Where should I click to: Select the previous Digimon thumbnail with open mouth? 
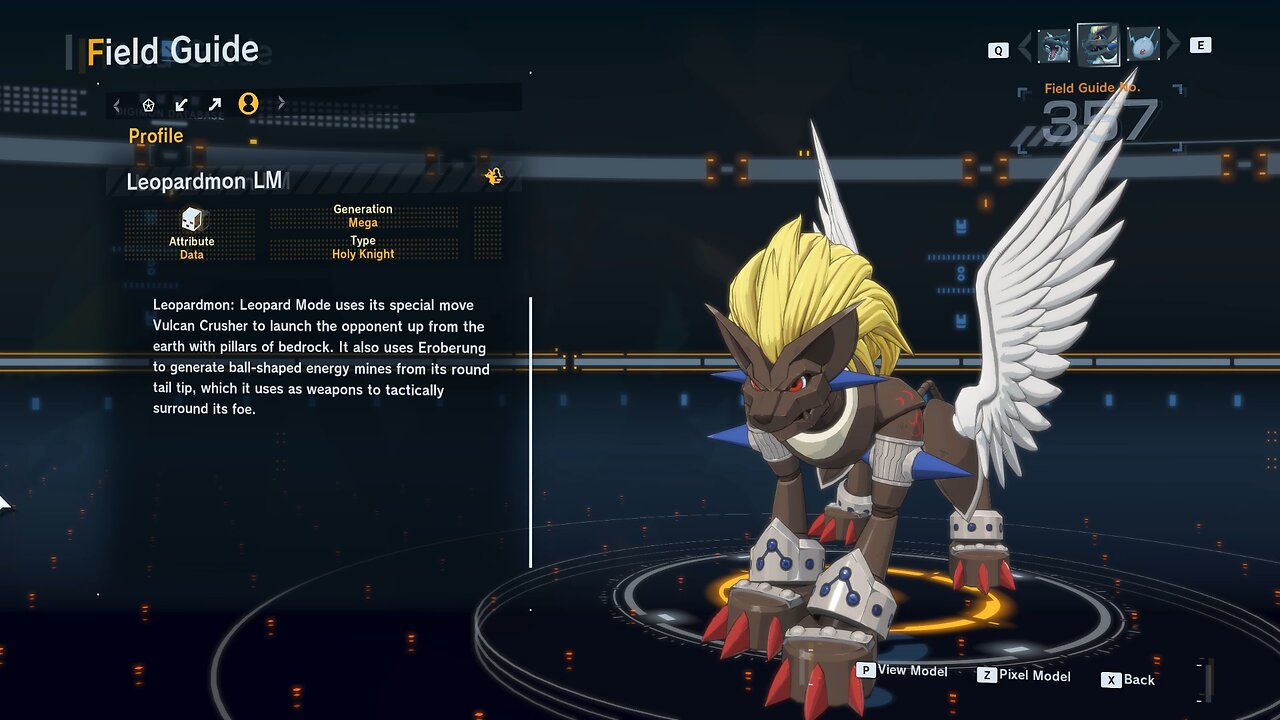pyautogui.click(x=1054, y=46)
